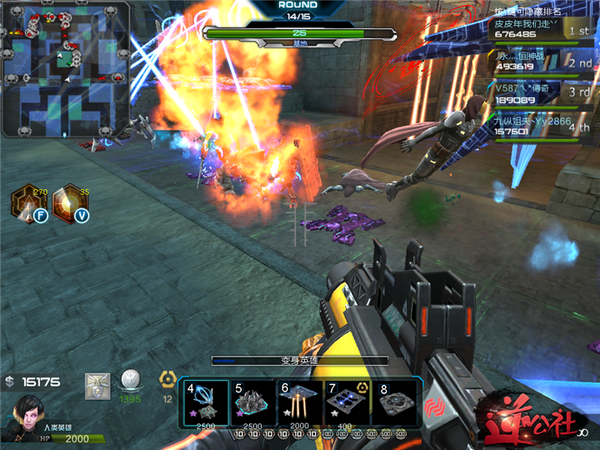Activate the hexagon ability marked F
The image size is (600, 450).
point(26,201)
